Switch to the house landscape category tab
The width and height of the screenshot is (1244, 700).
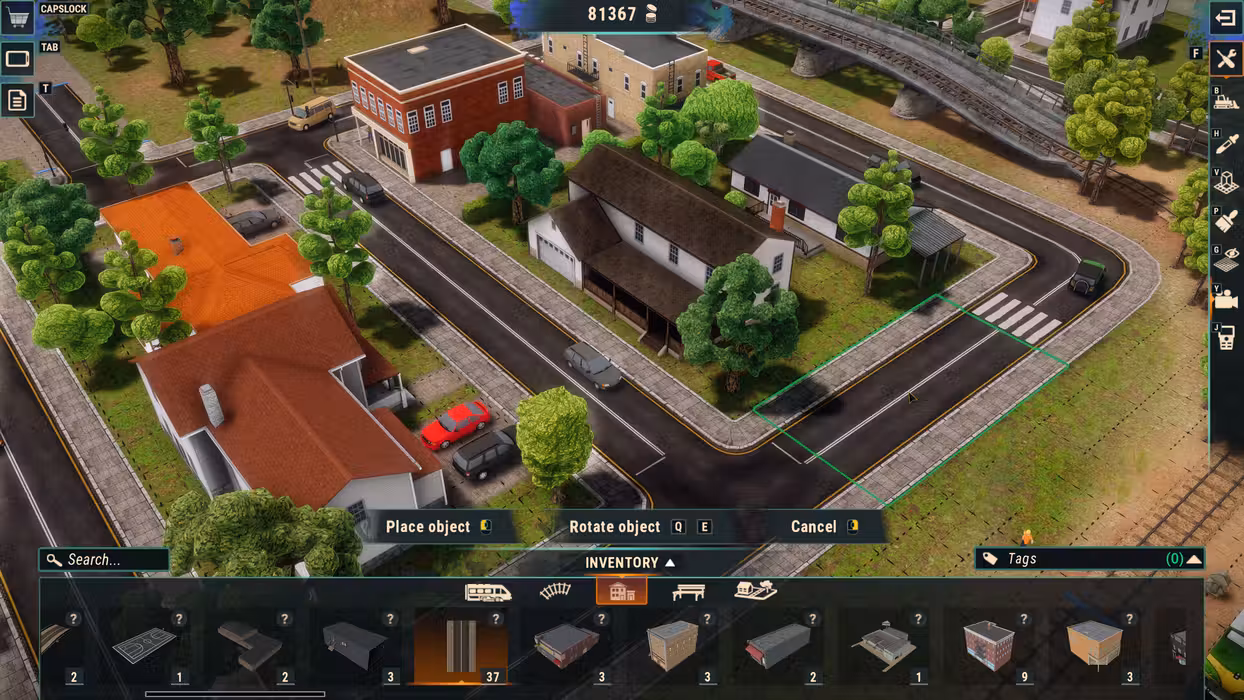755,591
